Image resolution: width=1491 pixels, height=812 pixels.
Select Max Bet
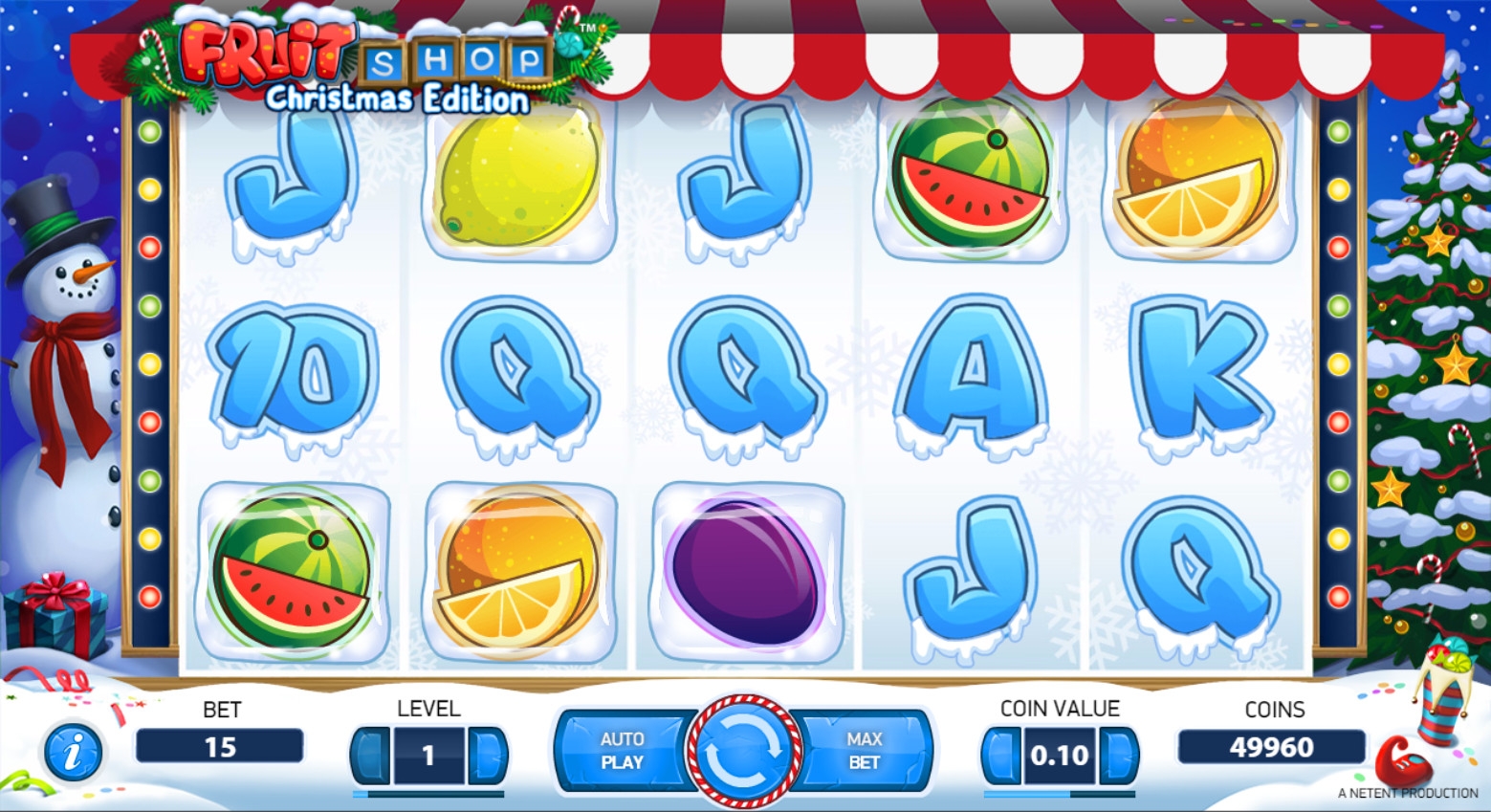864,752
